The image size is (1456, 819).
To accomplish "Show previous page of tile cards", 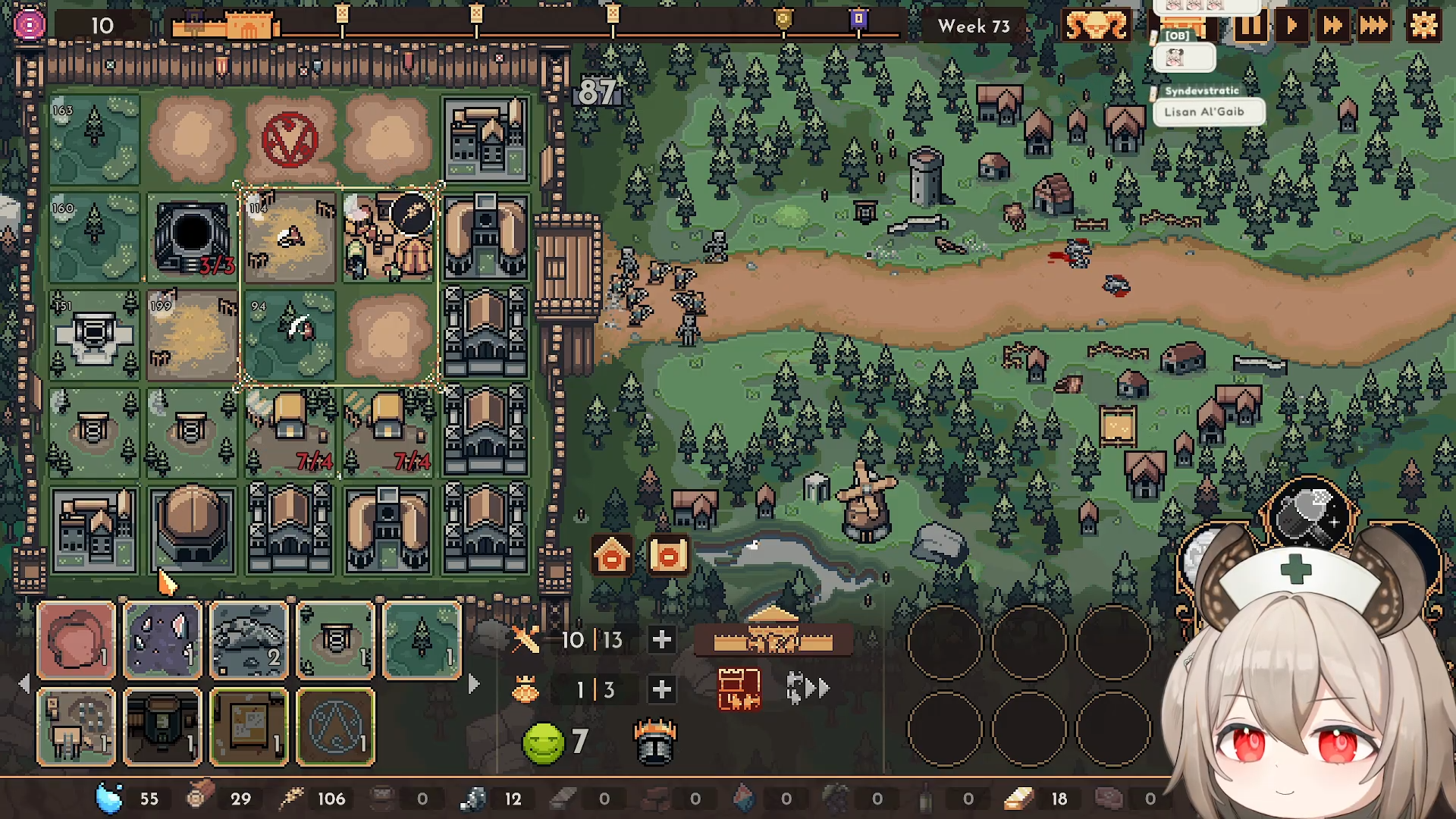I will pyautogui.click(x=24, y=684).
